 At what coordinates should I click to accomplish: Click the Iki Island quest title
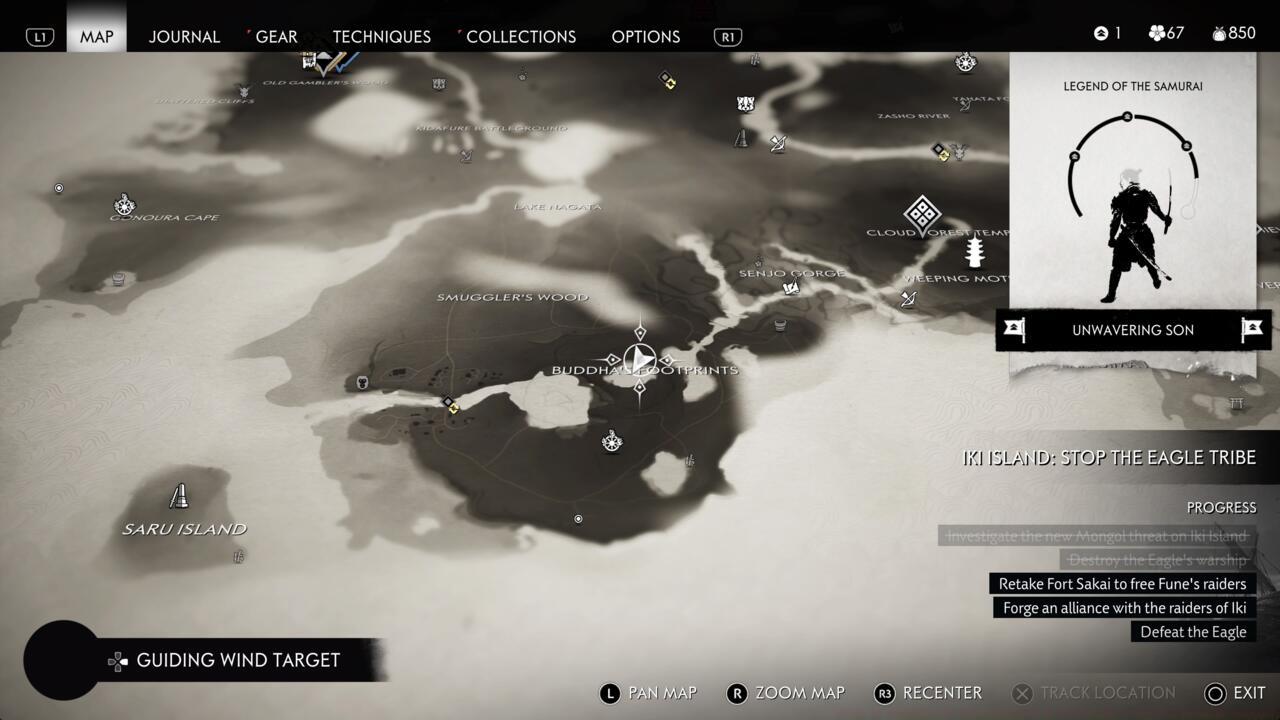click(1108, 458)
